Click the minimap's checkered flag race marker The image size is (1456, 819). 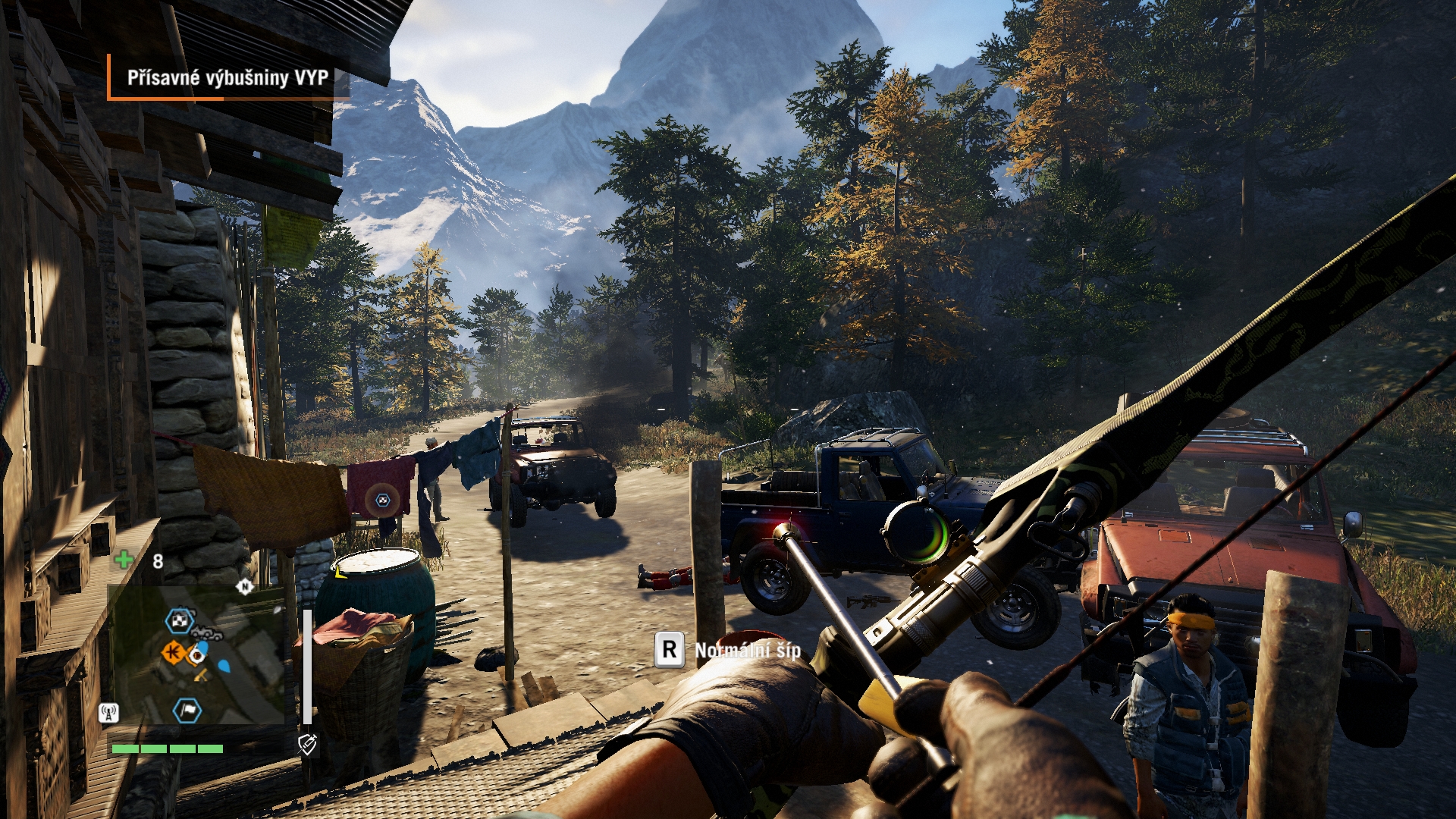coord(180,621)
